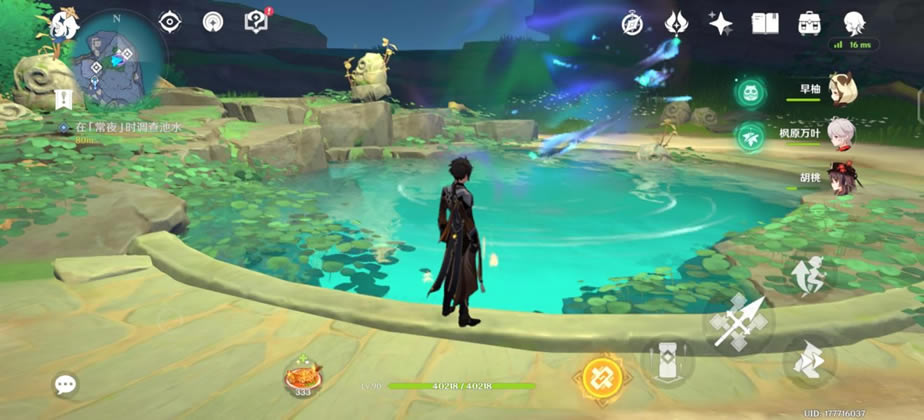Tap the concentric circle icon beside elemental sight
This screenshot has height=420, width=924.
pos(213,22)
